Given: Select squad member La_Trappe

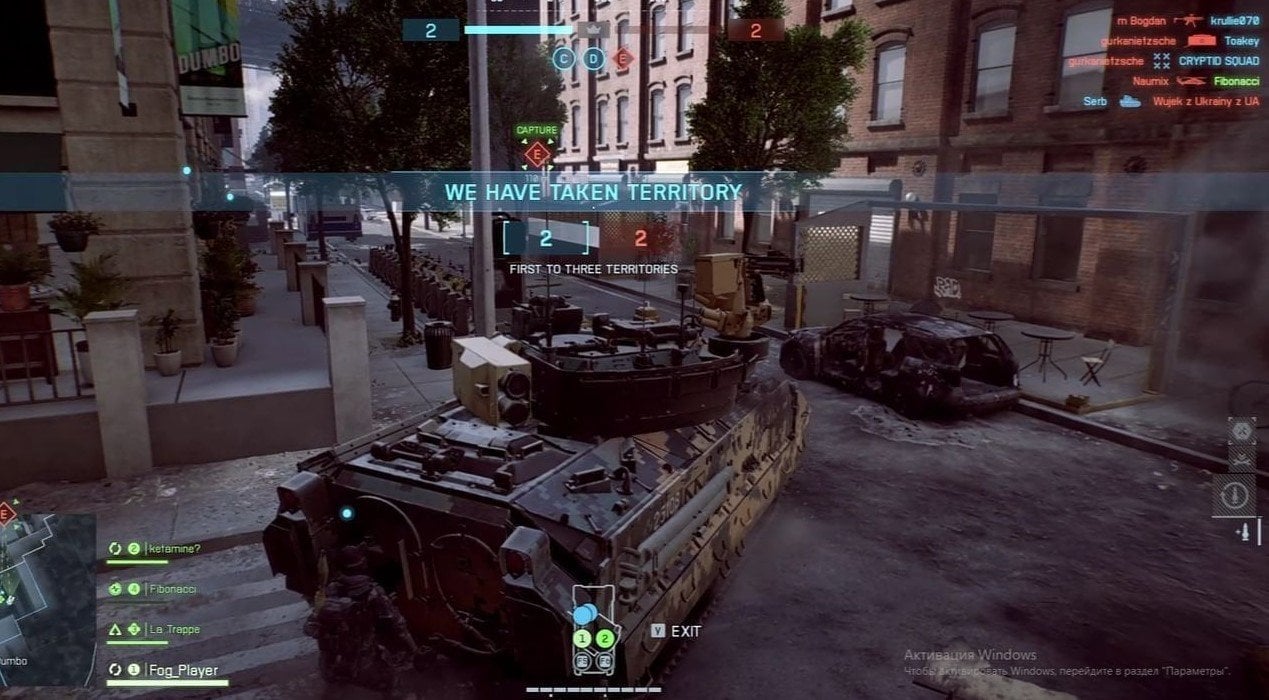Looking at the screenshot, I should (174, 629).
